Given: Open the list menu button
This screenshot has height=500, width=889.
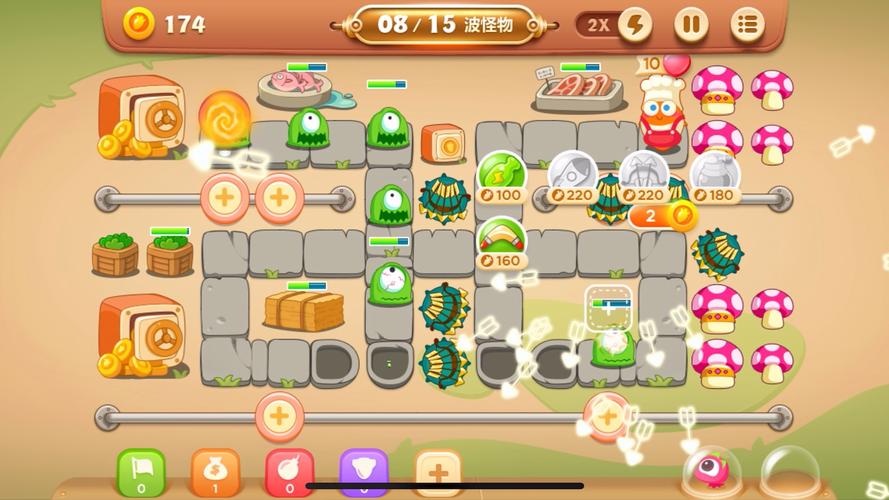Looking at the screenshot, I should click(x=746, y=24).
